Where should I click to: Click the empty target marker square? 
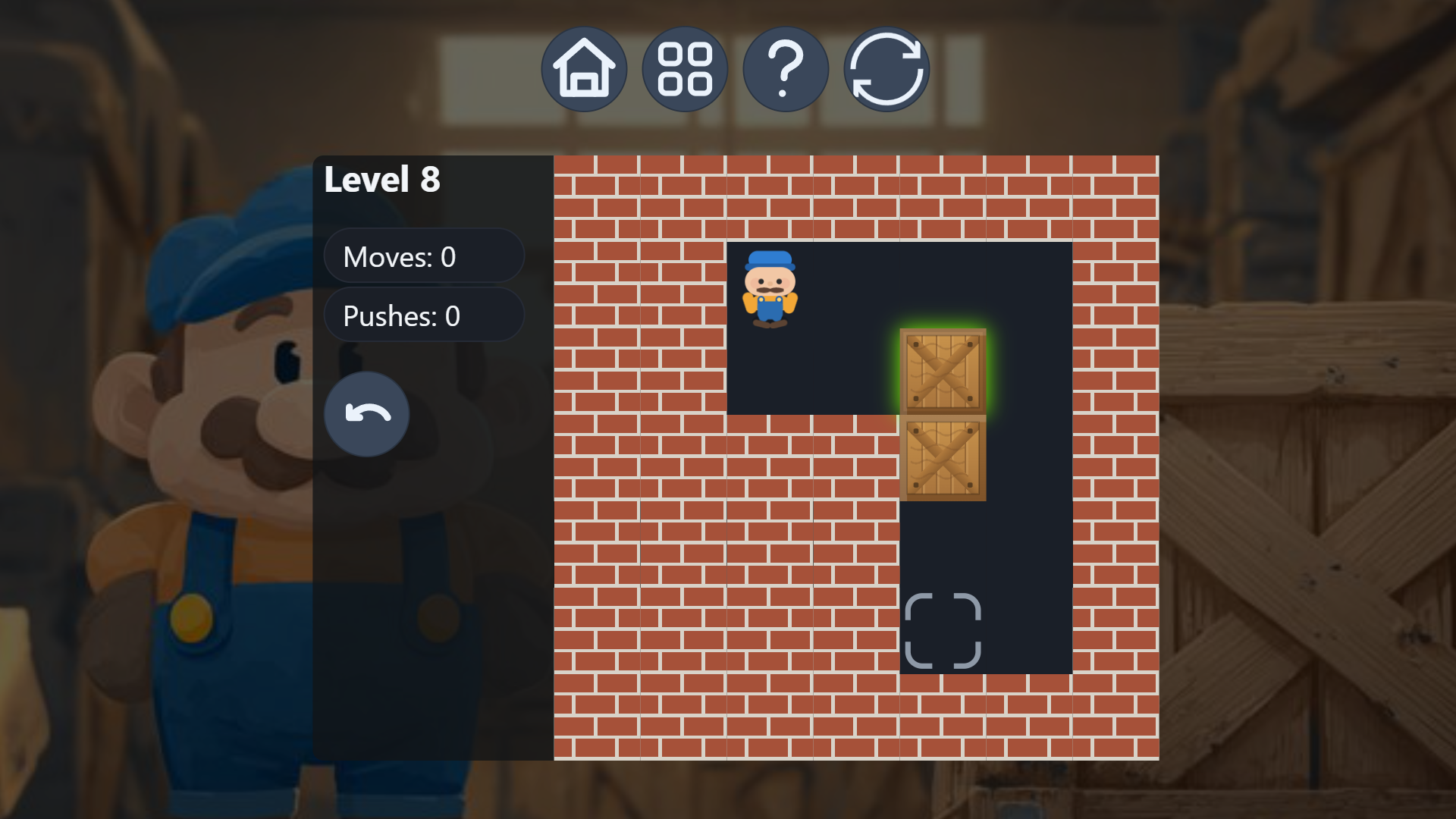click(943, 629)
